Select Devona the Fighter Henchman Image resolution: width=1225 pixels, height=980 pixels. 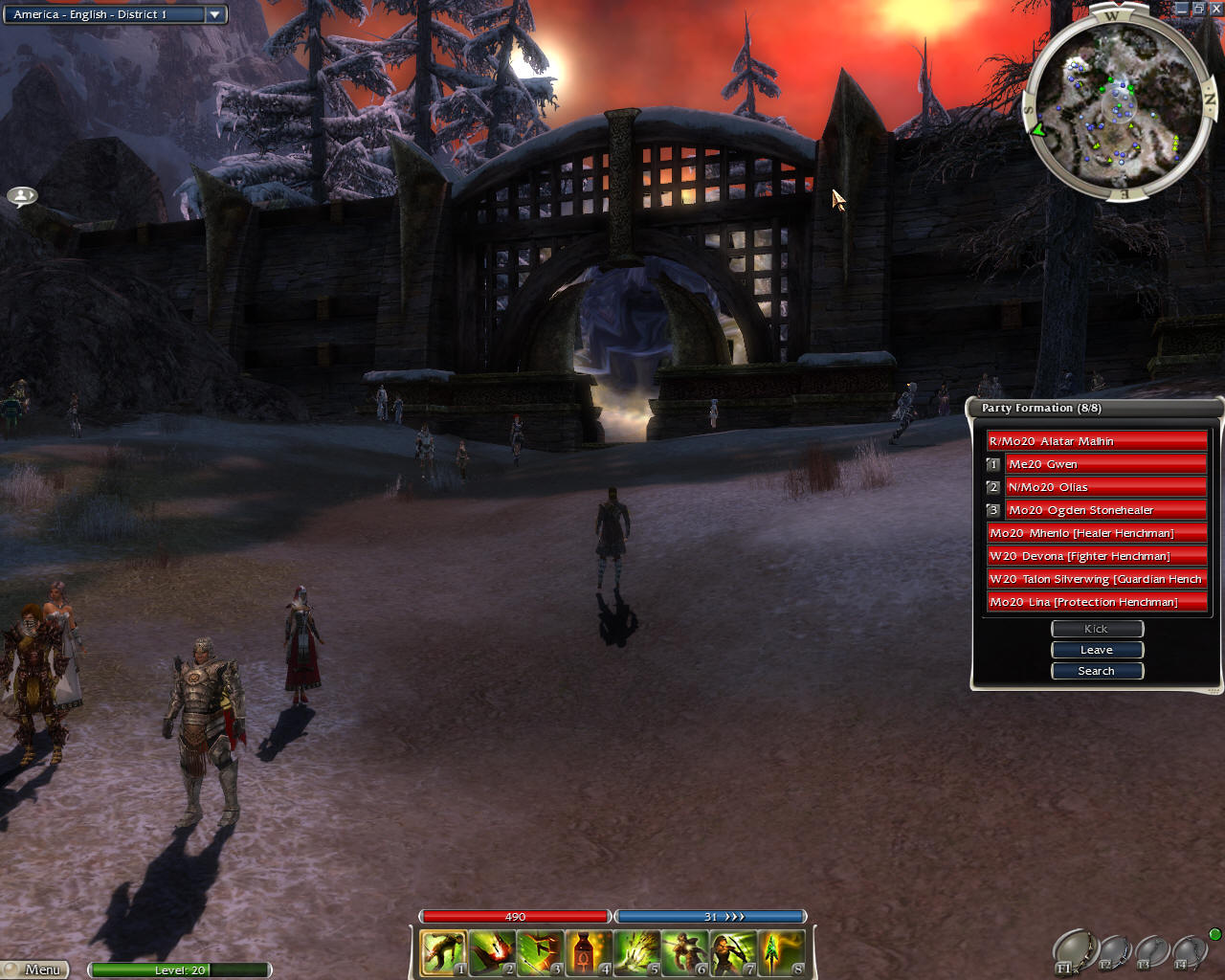click(x=1097, y=556)
